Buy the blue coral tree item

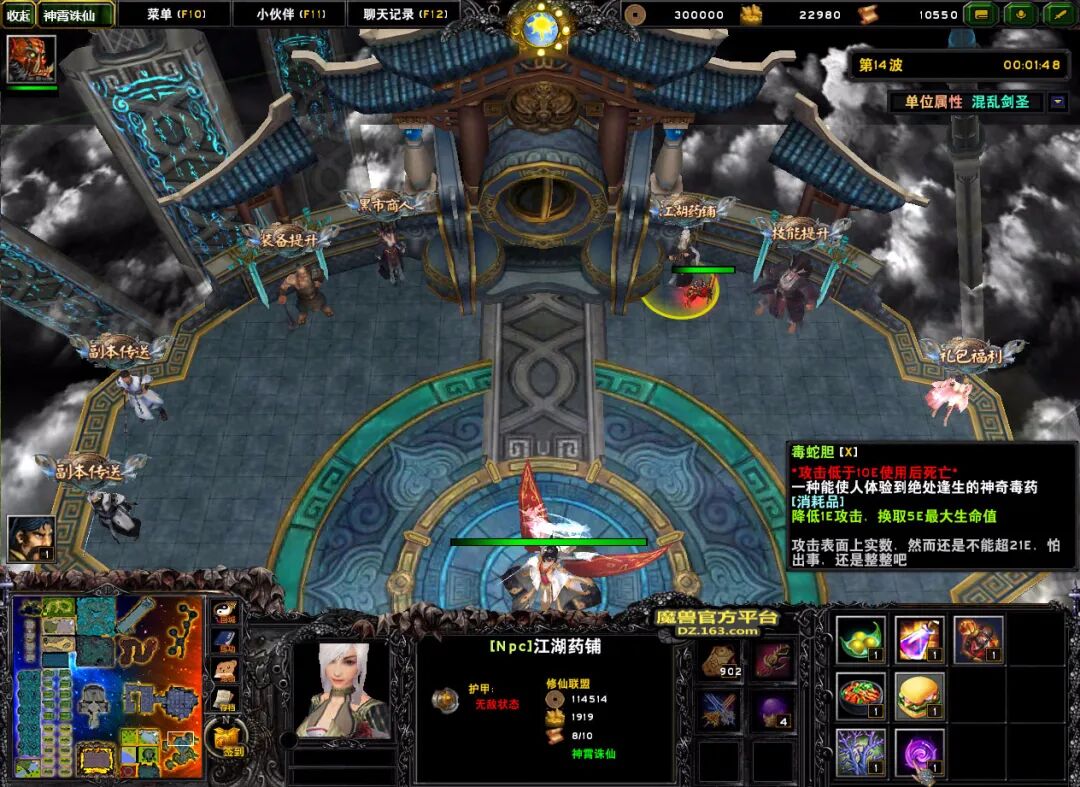point(861,752)
